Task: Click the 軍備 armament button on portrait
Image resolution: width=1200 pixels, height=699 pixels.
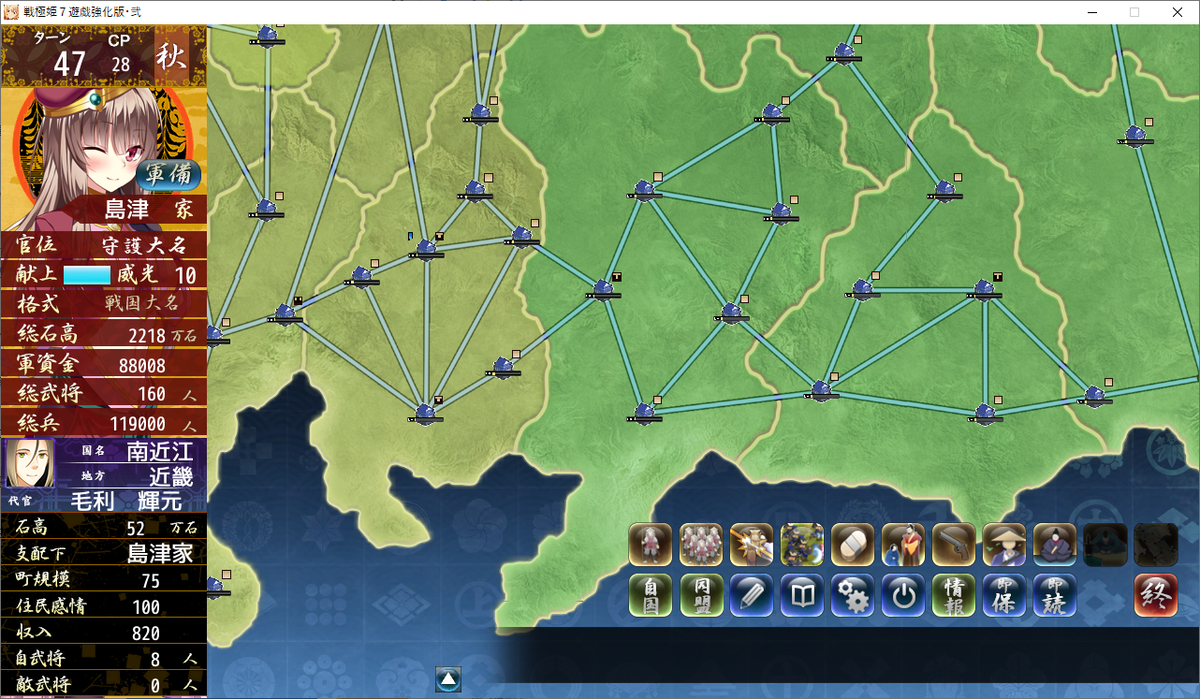Action: pyautogui.click(x=169, y=173)
